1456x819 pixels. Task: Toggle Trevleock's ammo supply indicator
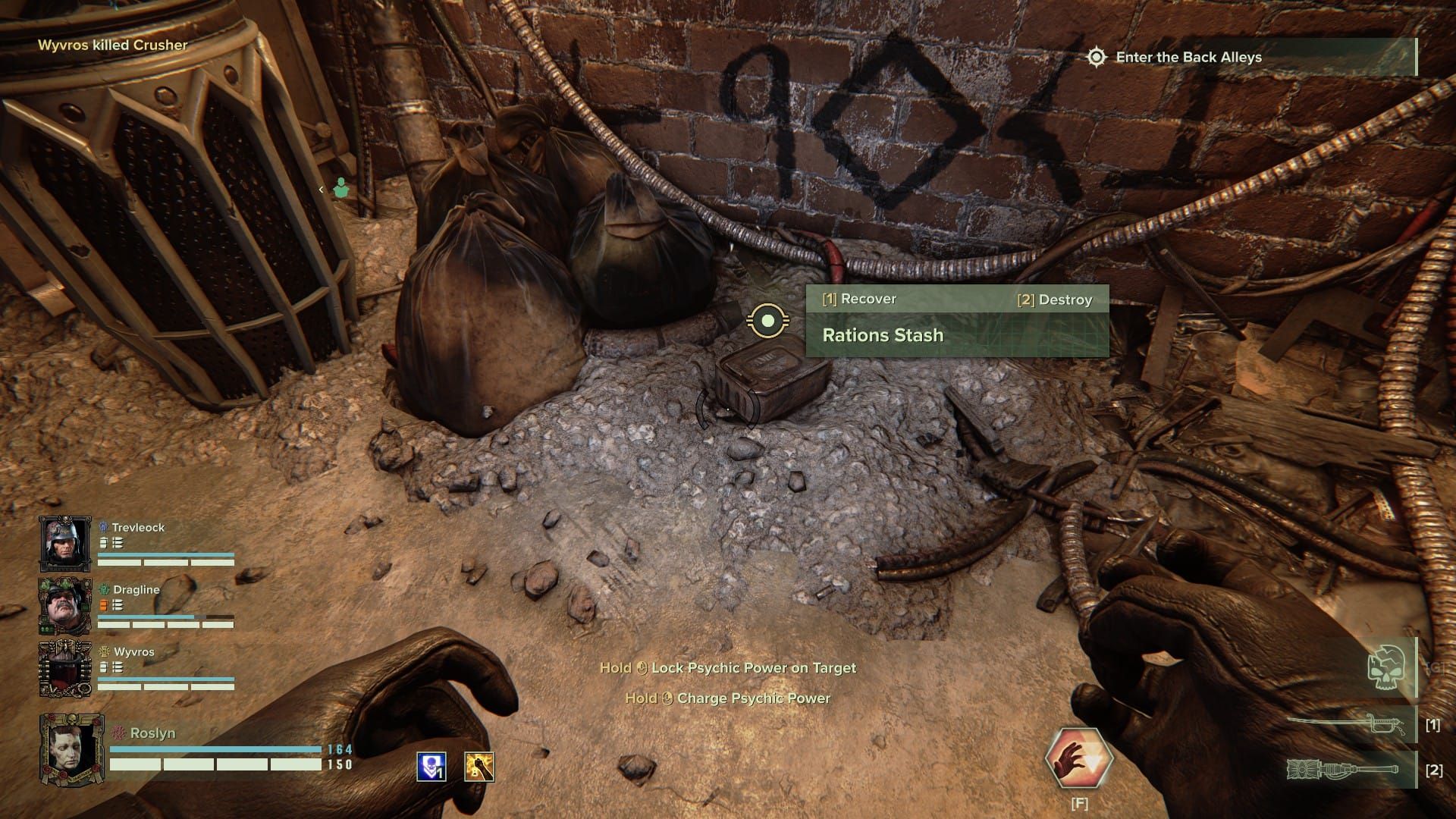[103, 542]
